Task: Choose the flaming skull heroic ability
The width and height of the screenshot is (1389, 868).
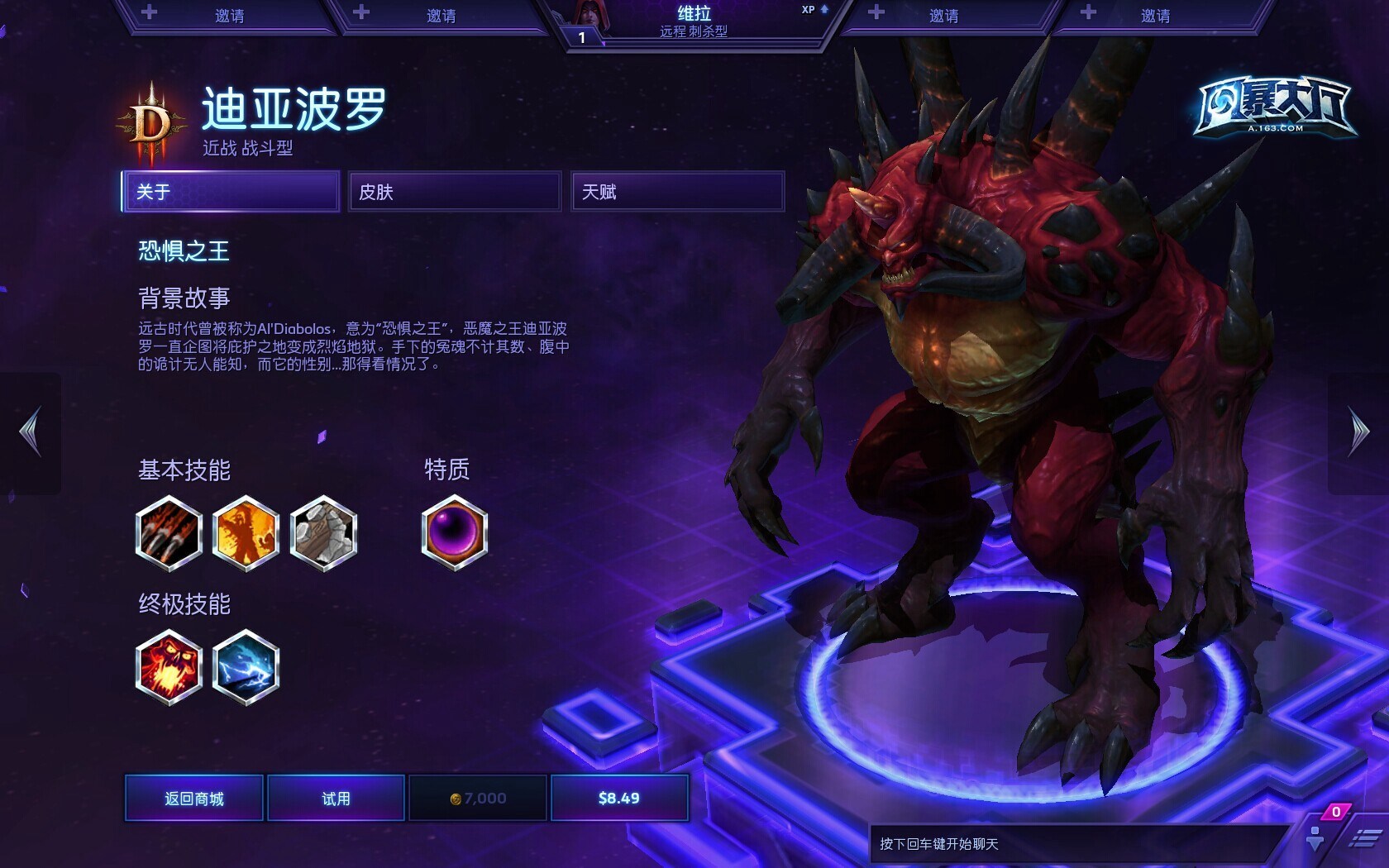Action: (169, 667)
